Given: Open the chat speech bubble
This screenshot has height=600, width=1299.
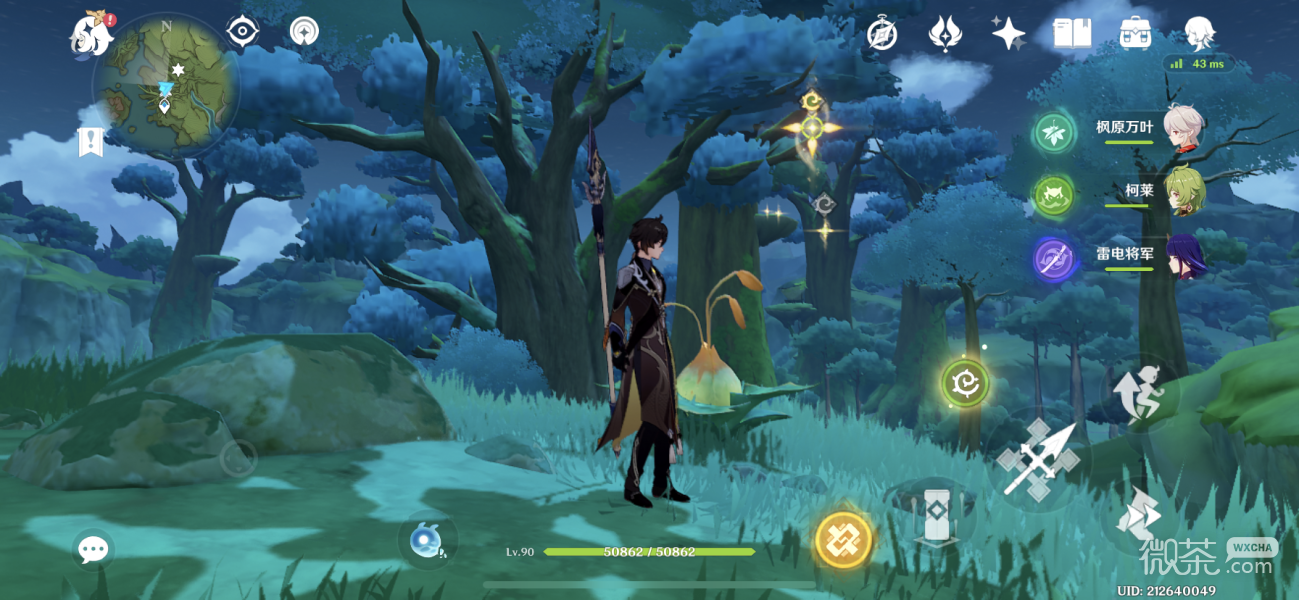Looking at the screenshot, I should [93, 548].
